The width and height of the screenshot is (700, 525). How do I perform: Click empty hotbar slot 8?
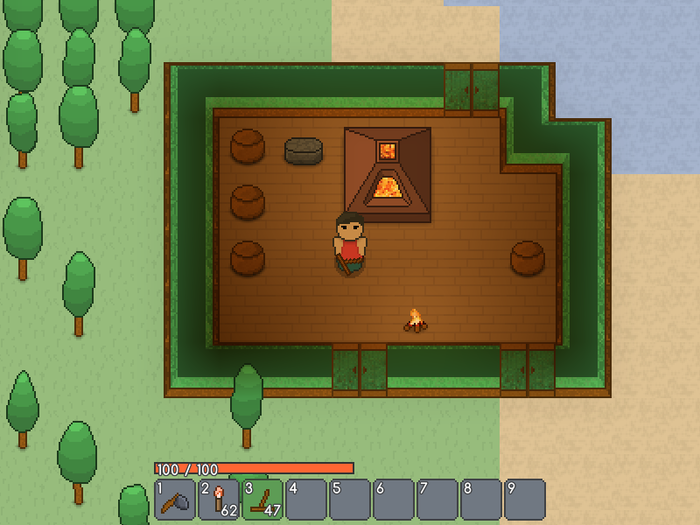pos(481,499)
